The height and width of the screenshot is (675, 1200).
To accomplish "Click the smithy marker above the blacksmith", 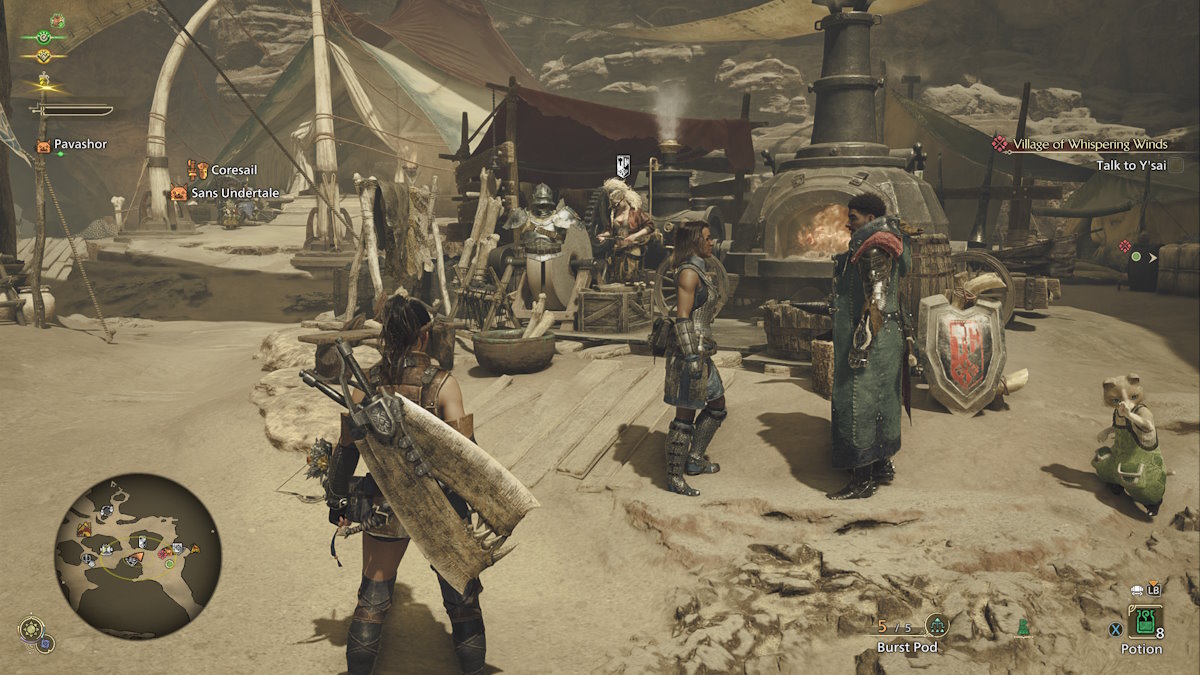I will pos(623,167).
